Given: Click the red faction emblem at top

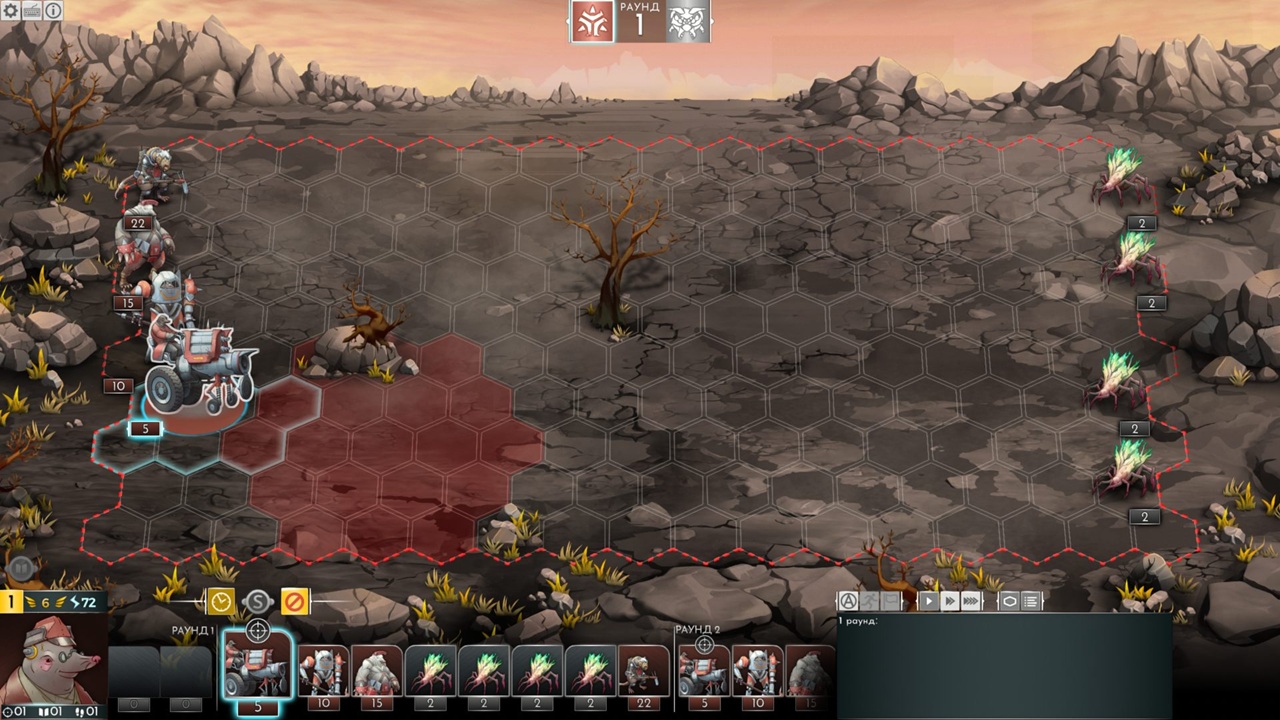Looking at the screenshot, I should coord(592,21).
